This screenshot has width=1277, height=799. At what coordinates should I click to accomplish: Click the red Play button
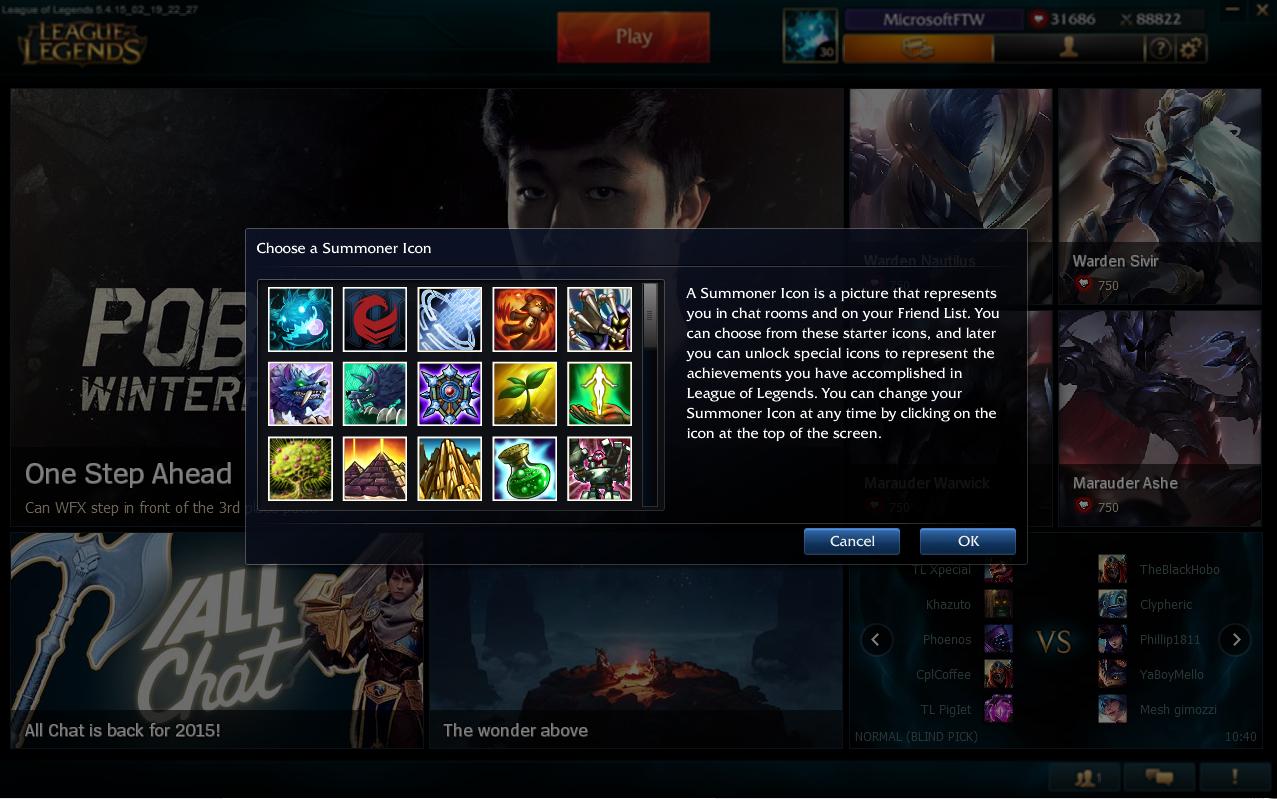(633, 37)
